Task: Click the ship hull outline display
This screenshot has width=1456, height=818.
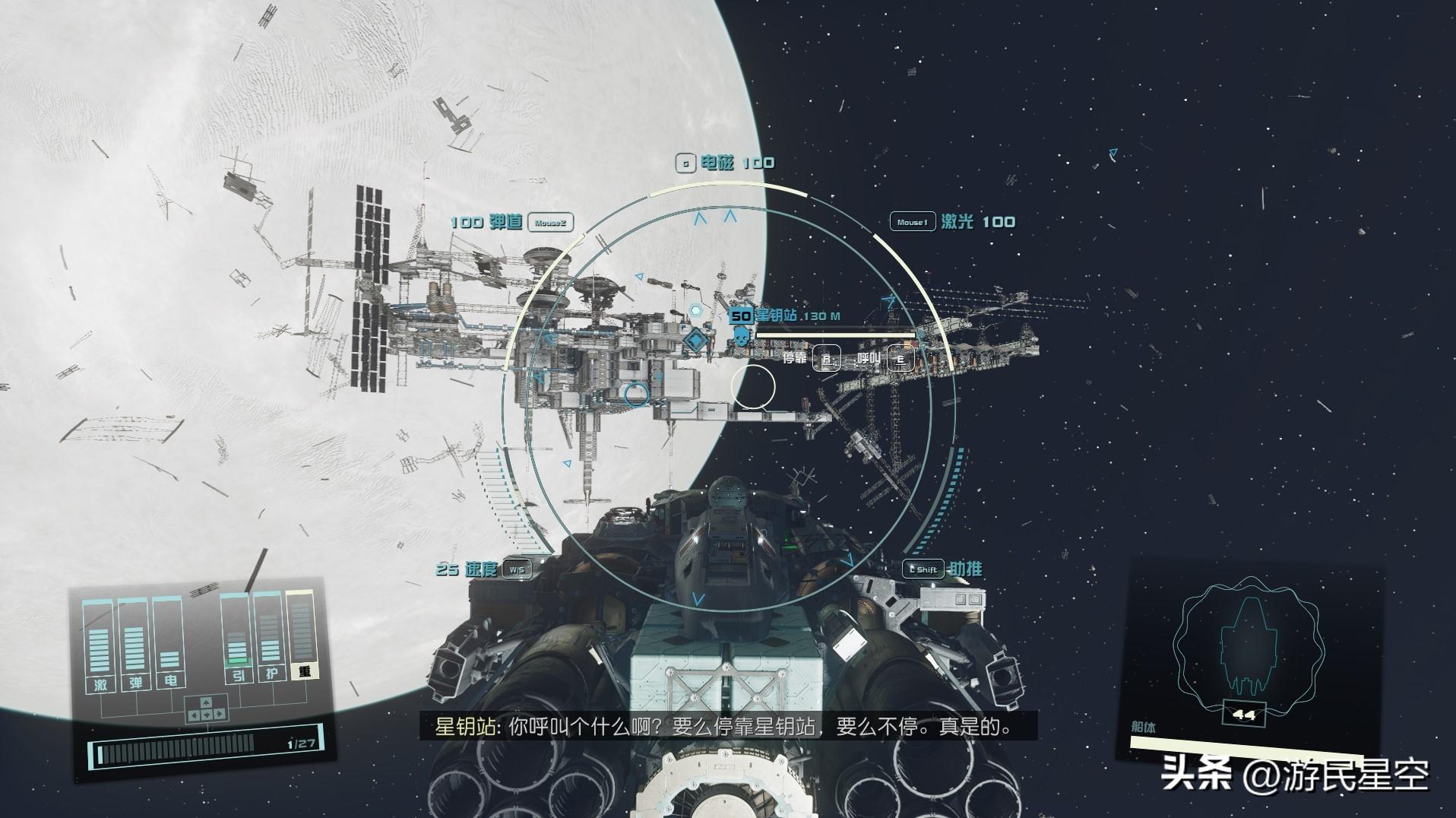Action: pos(1249,646)
